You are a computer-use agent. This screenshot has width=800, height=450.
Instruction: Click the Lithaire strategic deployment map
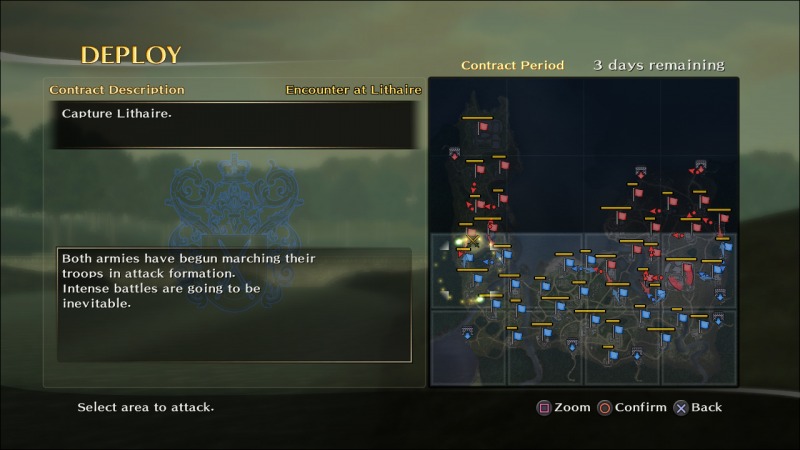click(x=584, y=232)
